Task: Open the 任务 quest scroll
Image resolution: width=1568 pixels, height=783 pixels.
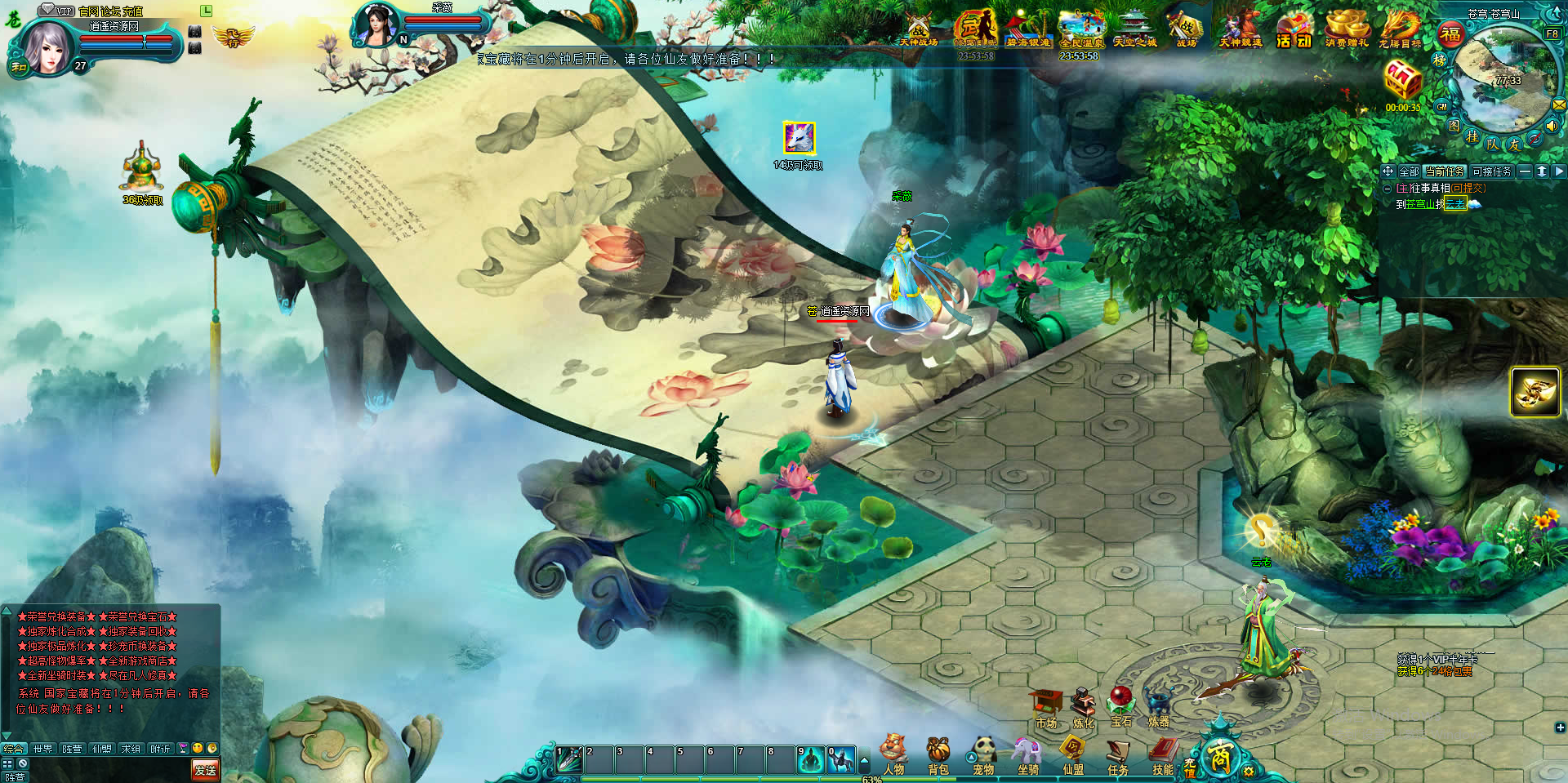Action: click(1117, 754)
